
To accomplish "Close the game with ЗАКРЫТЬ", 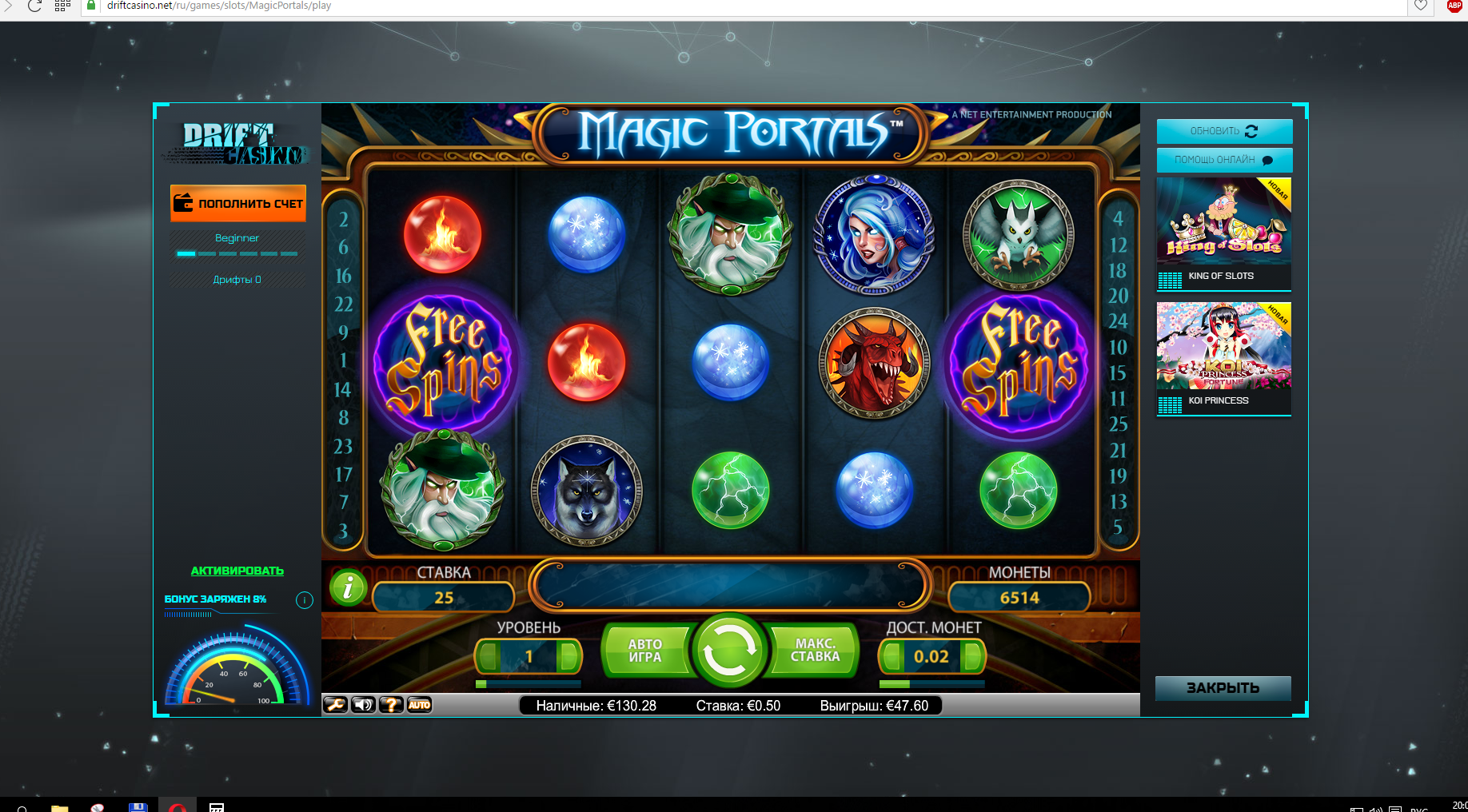I will tap(1223, 688).
